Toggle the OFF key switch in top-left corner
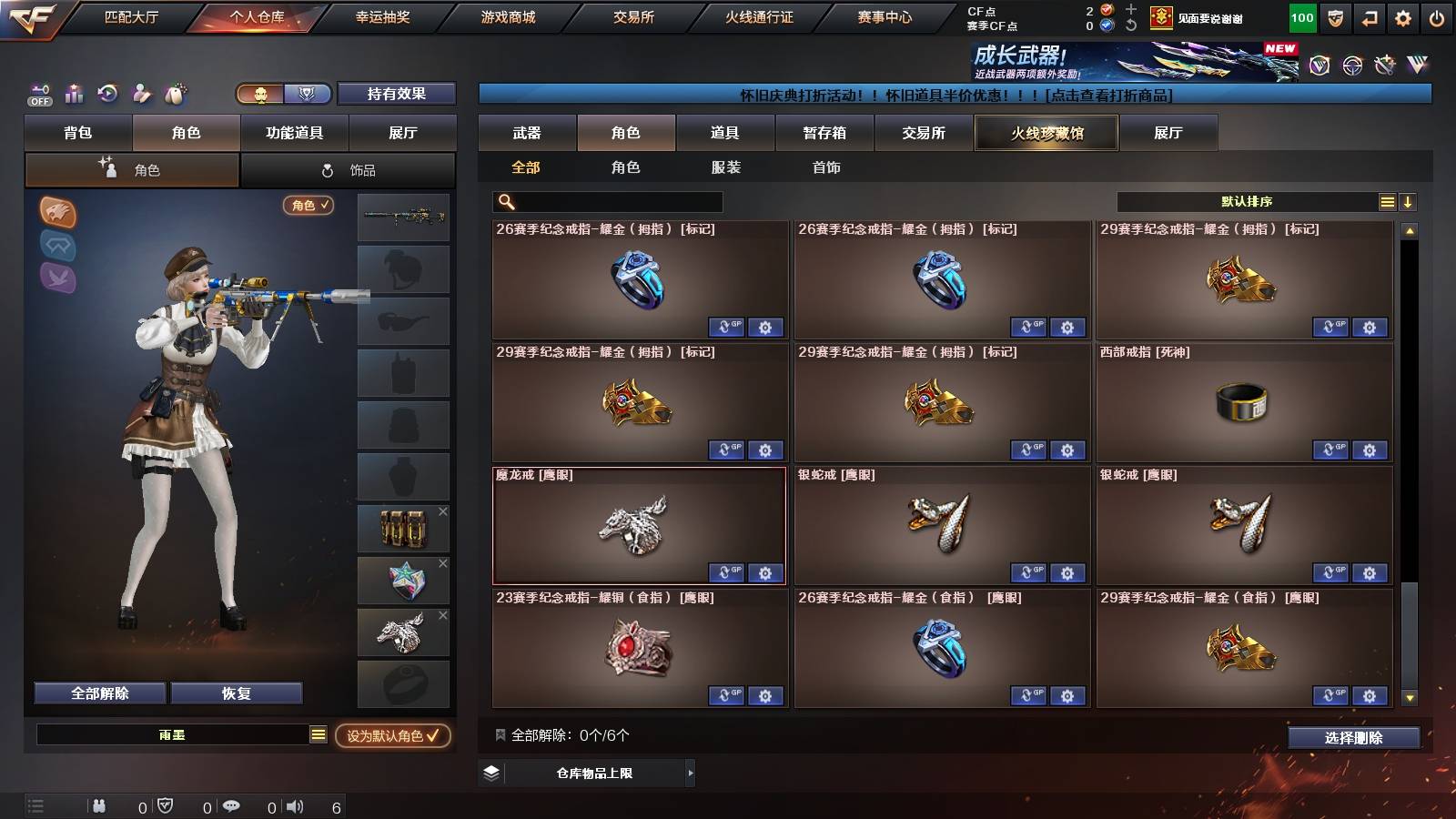The height and width of the screenshot is (819, 1456). click(x=38, y=94)
